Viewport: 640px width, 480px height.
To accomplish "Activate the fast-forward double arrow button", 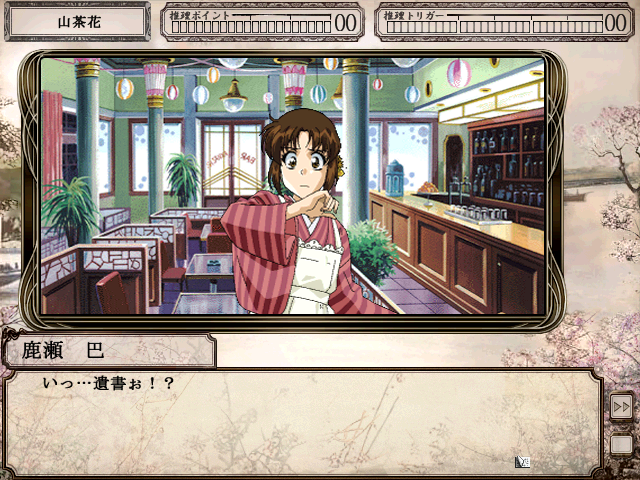I will click(x=621, y=407).
